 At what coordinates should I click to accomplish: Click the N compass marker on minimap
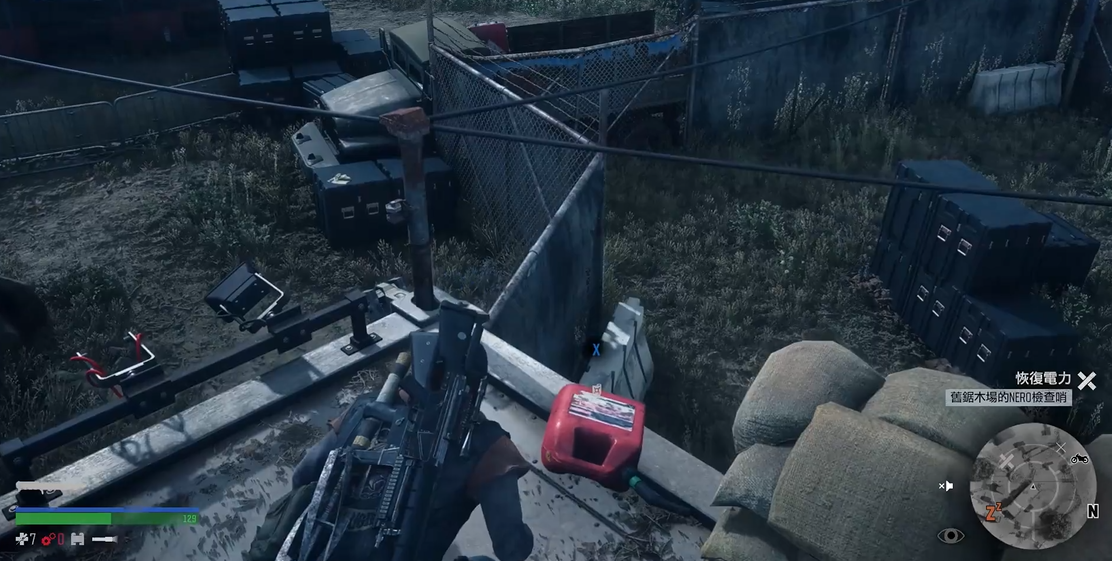tap(1092, 512)
